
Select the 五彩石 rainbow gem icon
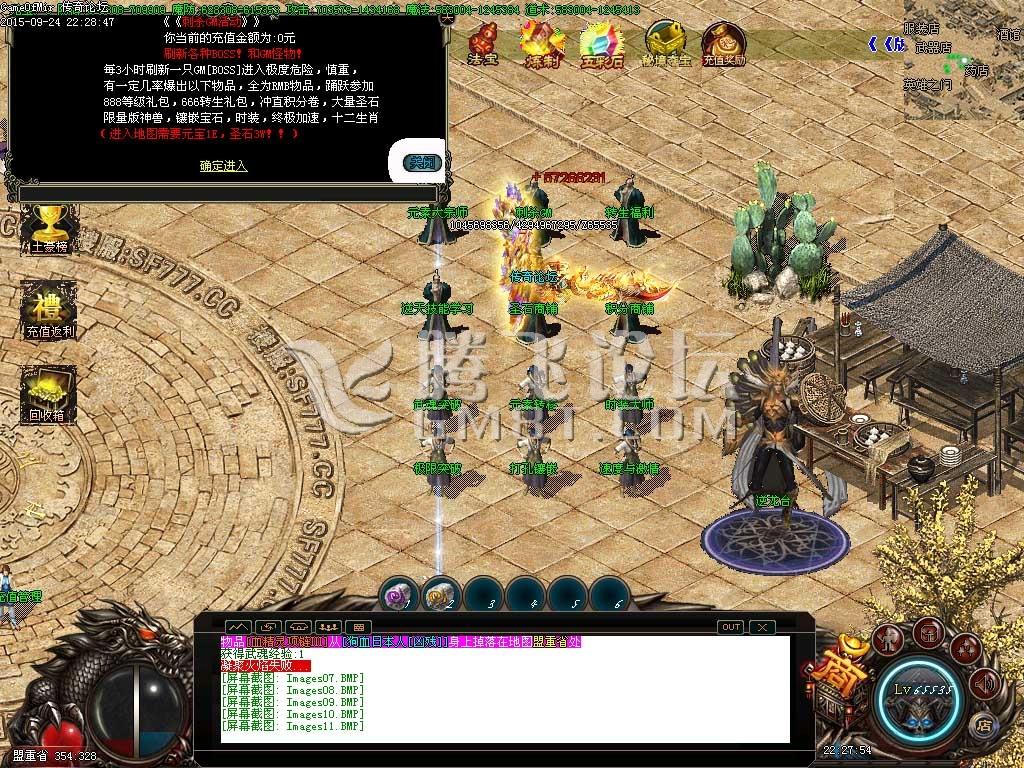(600, 42)
